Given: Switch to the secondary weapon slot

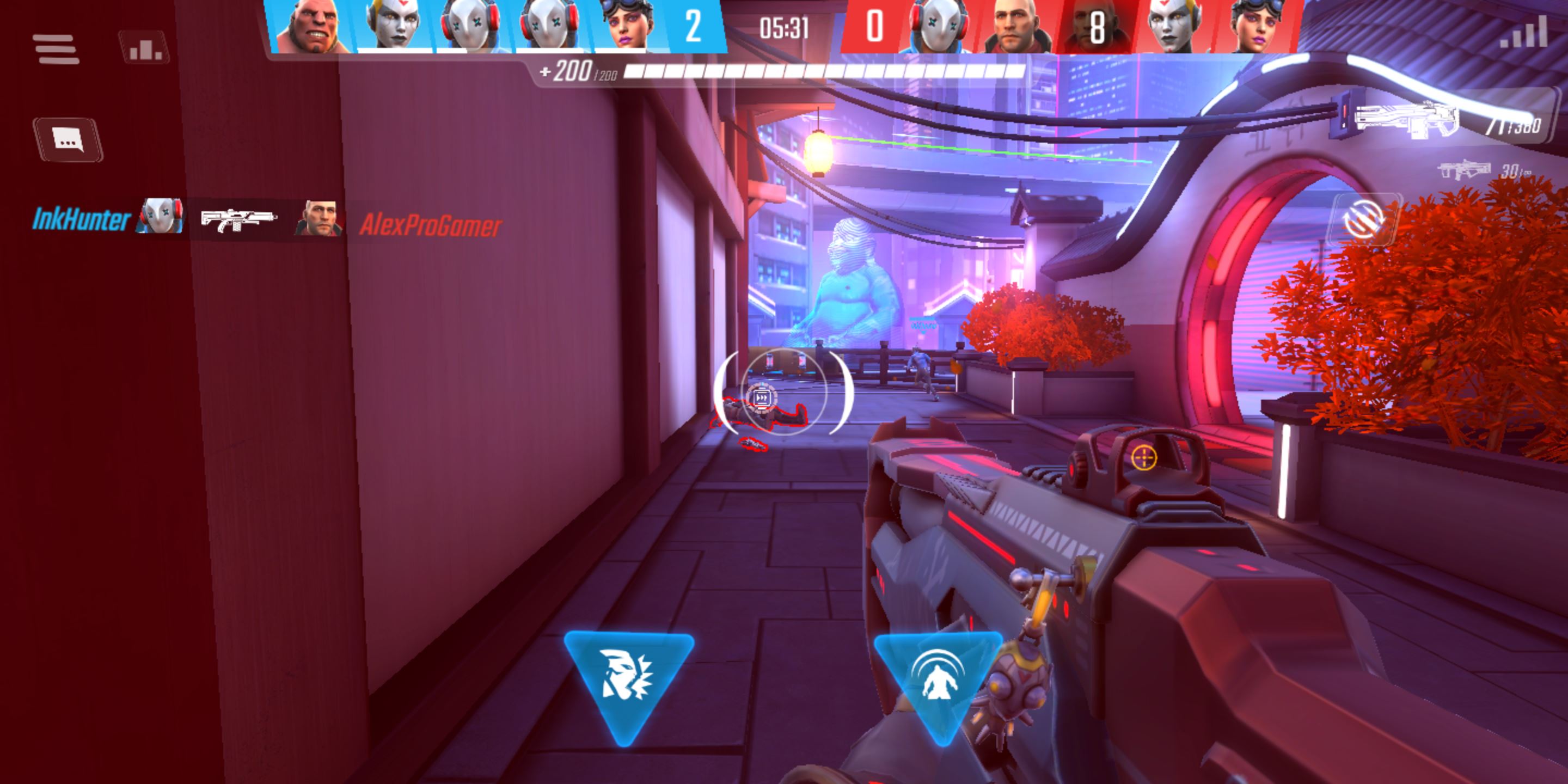Looking at the screenshot, I should [x=1466, y=170].
